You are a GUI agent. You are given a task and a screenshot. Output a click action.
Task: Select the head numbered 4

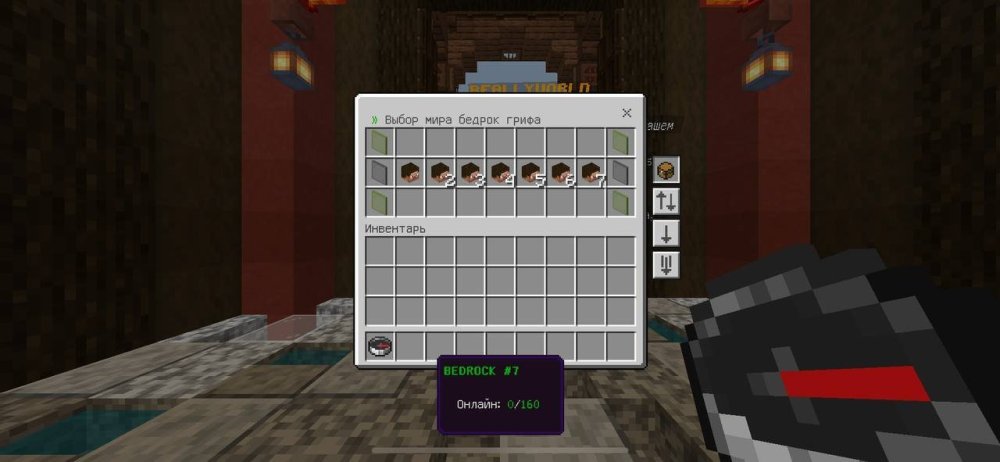point(500,172)
